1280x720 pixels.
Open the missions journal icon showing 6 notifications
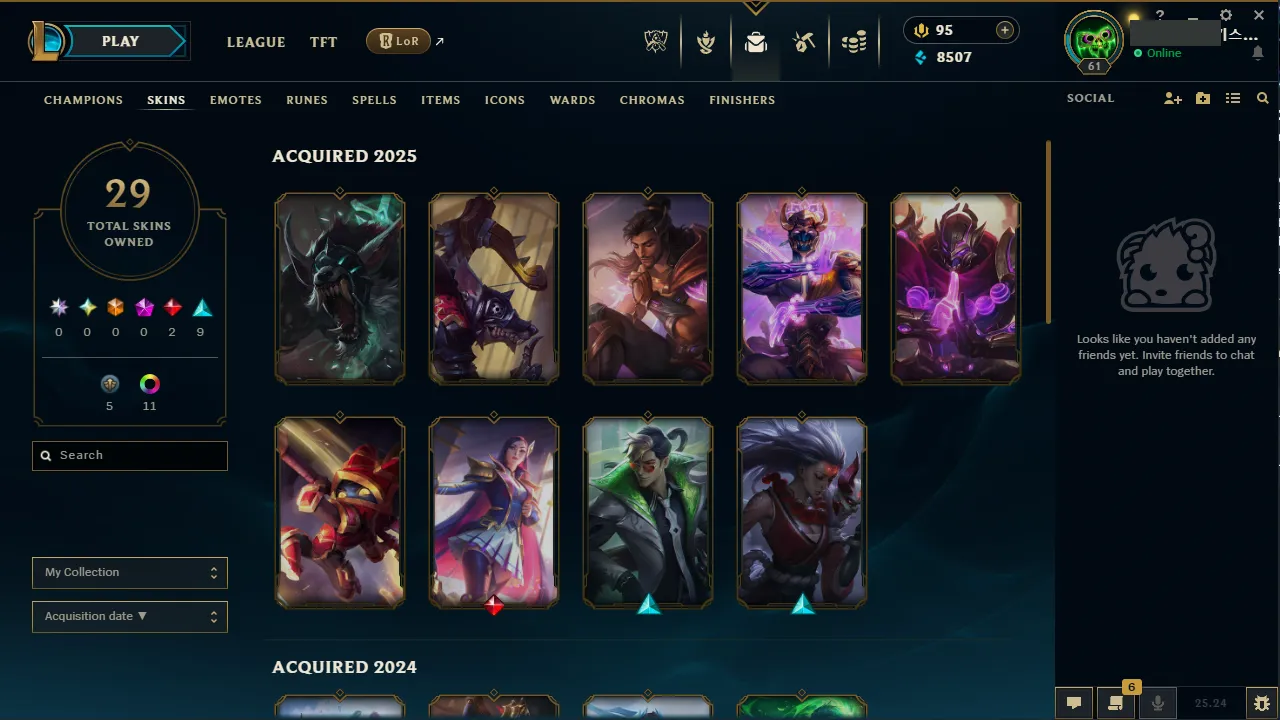[1115, 703]
